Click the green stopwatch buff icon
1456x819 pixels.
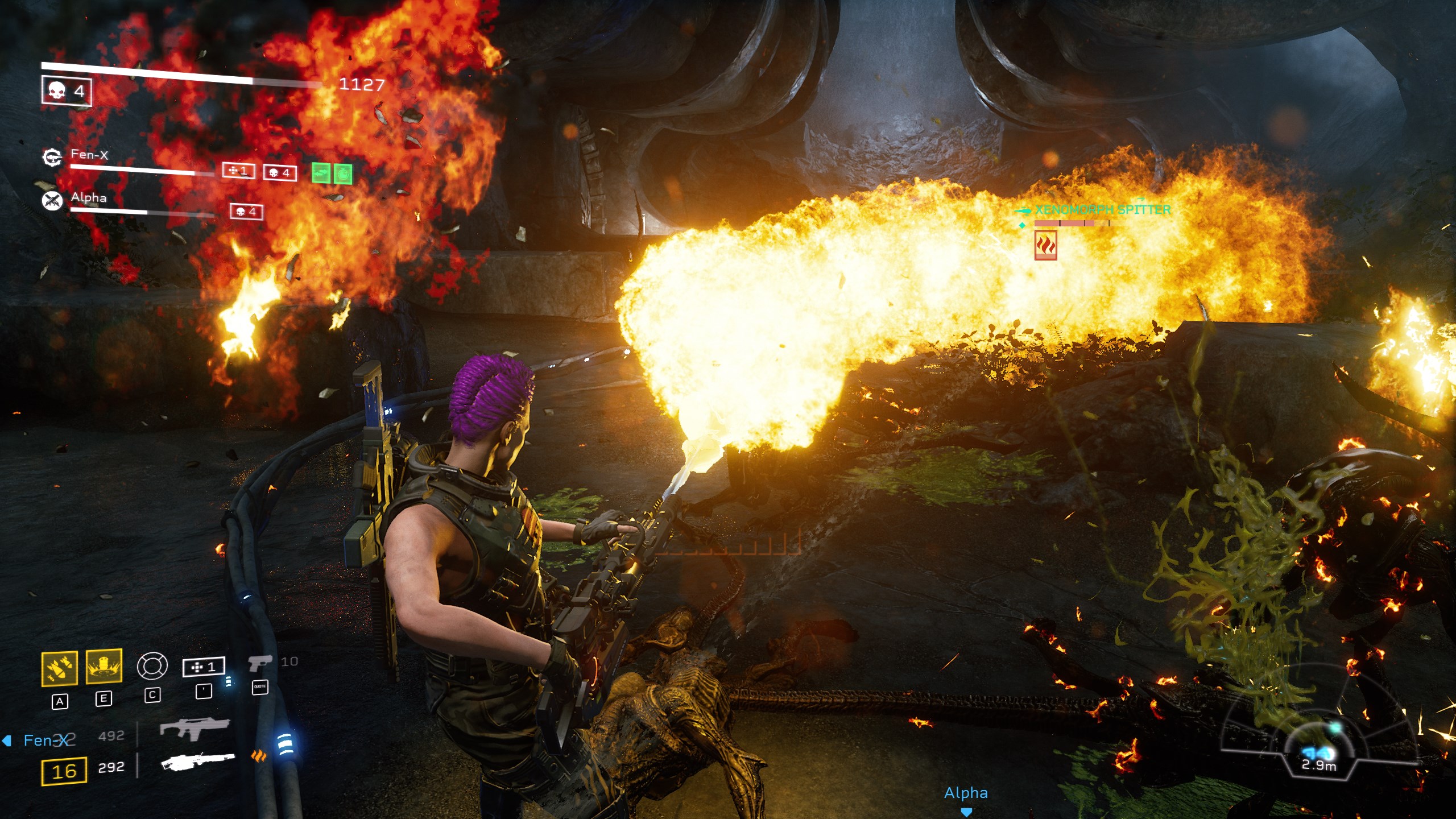pos(343,174)
